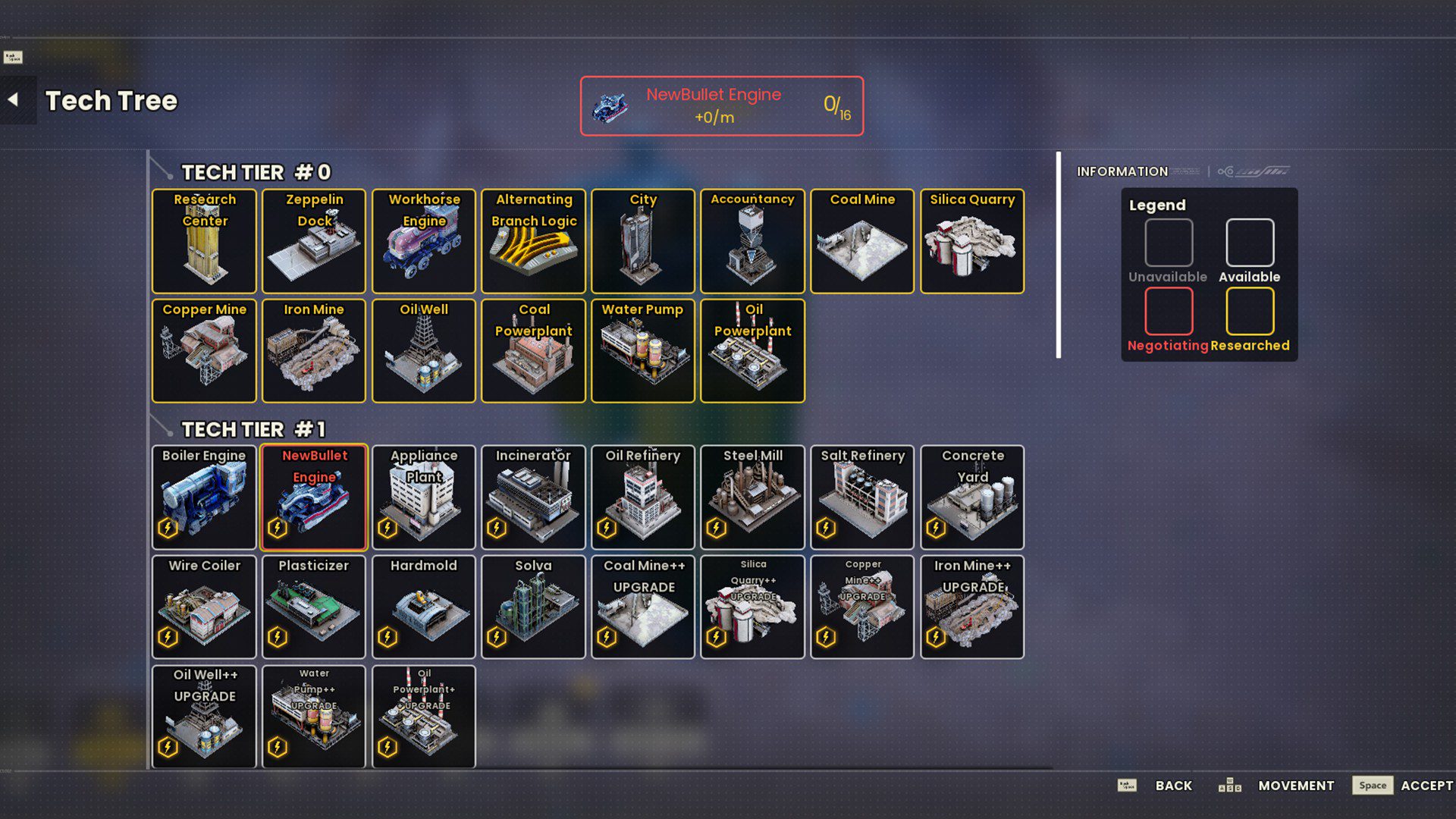The image size is (1456, 819).
Task: Select the Appliance Plant tech
Action: [x=424, y=497]
